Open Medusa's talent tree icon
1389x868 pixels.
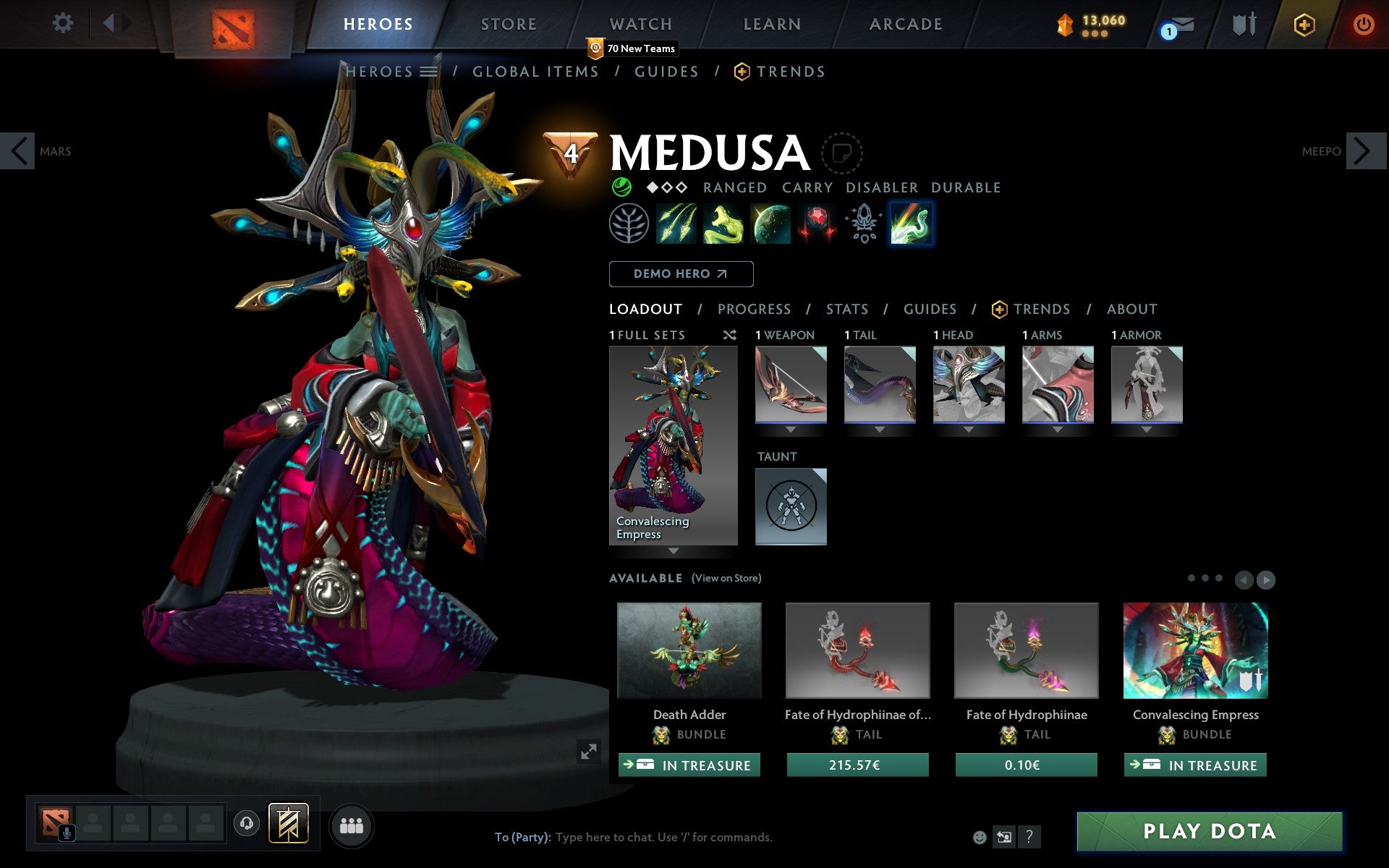click(629, 224)
